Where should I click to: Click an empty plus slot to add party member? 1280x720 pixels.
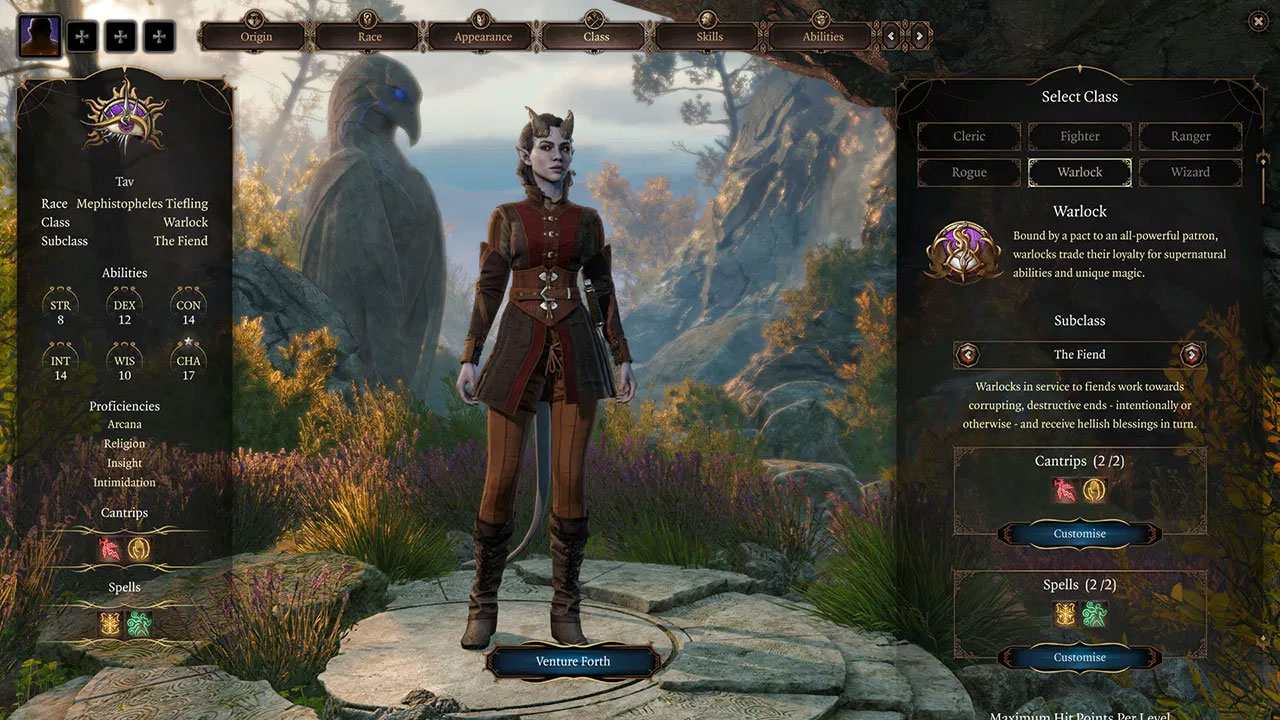[83, 35]
